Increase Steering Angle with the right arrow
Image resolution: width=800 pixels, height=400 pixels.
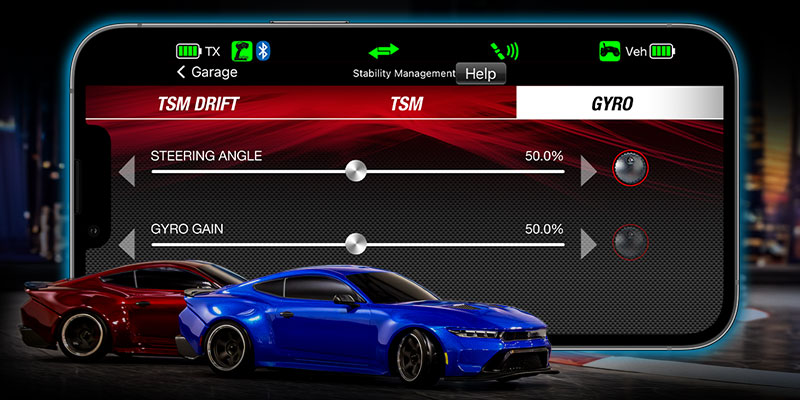tap(588, 171)
